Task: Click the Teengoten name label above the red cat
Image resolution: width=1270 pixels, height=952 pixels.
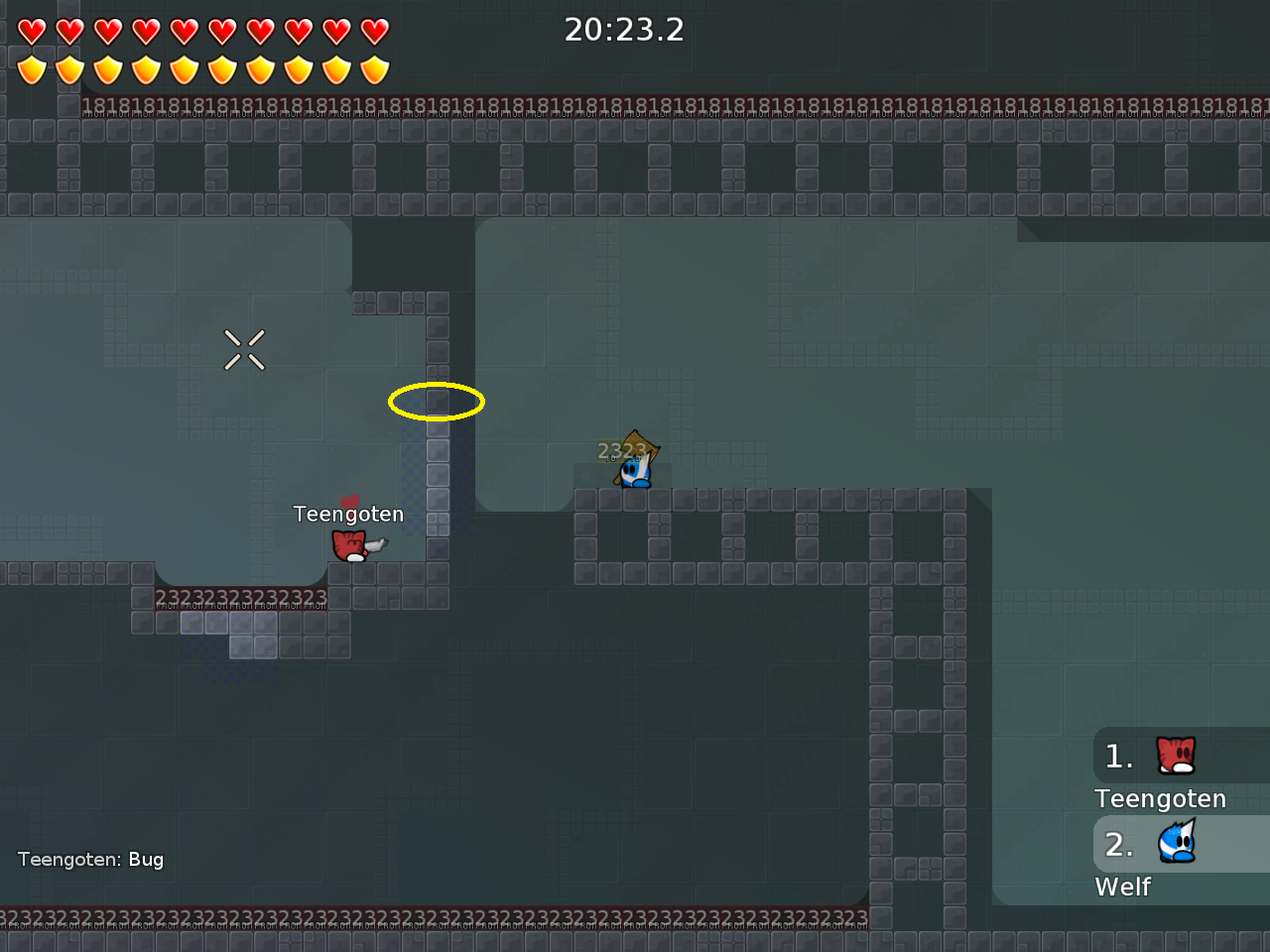Action: pyautogui.click(x=348, y=514)
